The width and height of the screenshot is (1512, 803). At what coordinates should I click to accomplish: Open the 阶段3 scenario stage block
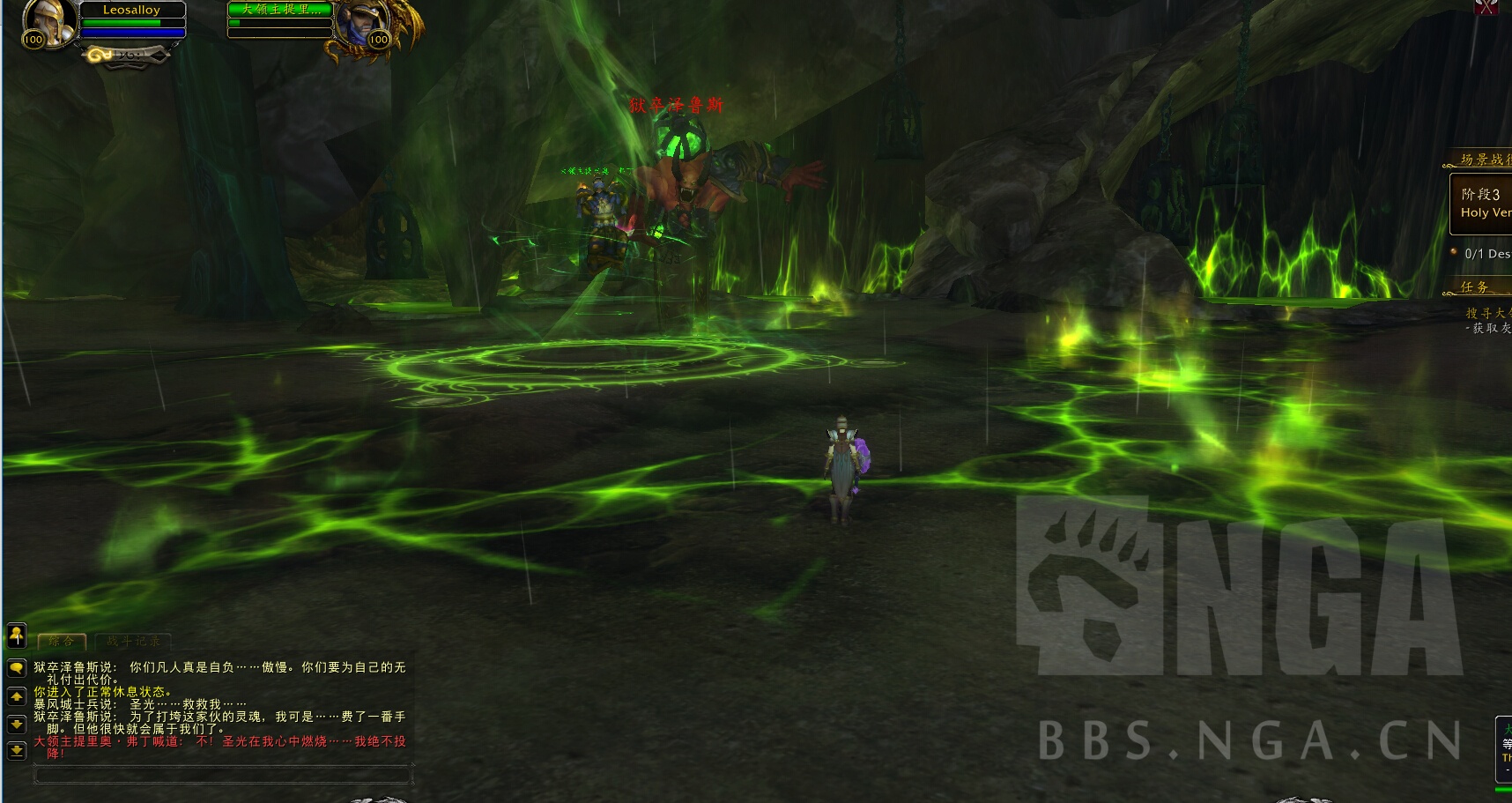tap(1482, 204)
